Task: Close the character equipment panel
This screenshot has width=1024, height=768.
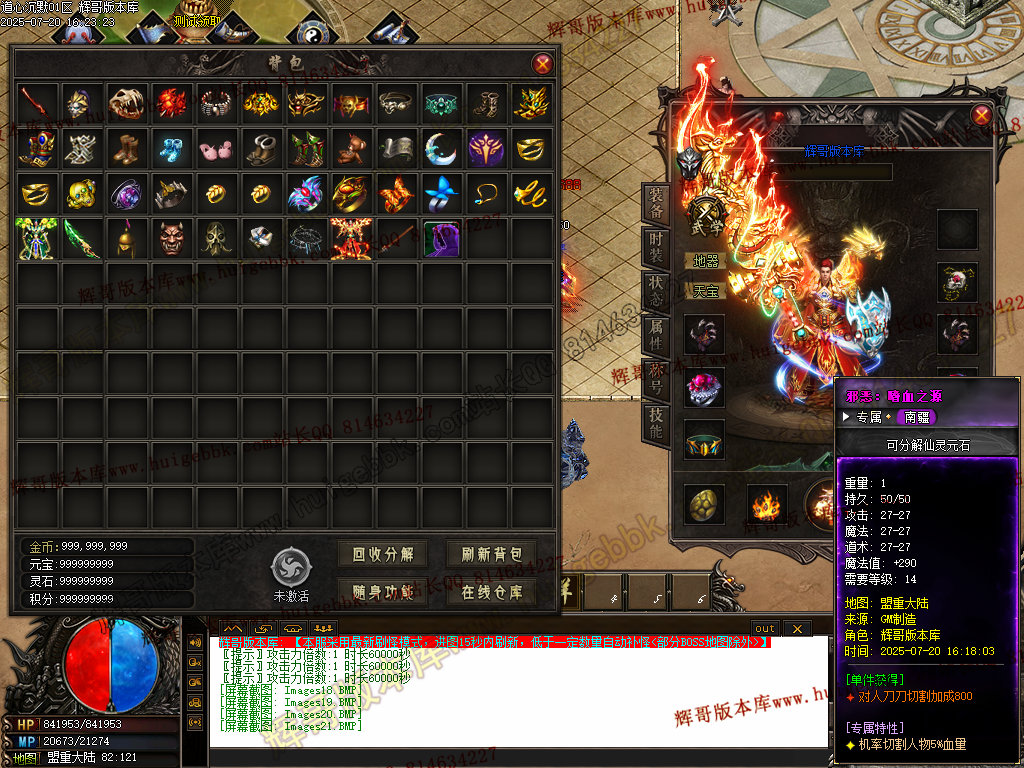Action: [x=981, y=115]
